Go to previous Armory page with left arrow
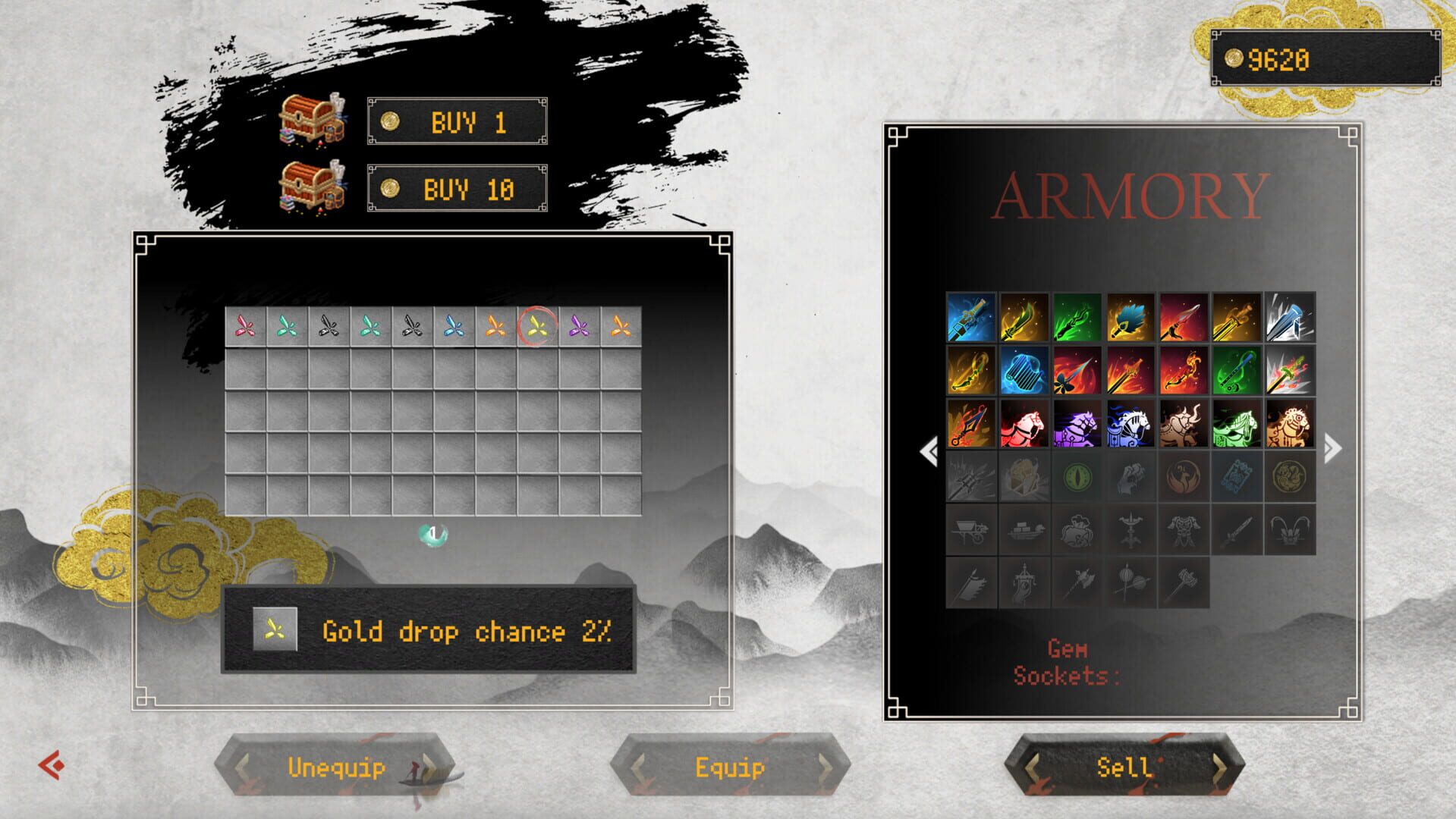Viewport: 1456px width, 819px height. coord(926,450)
